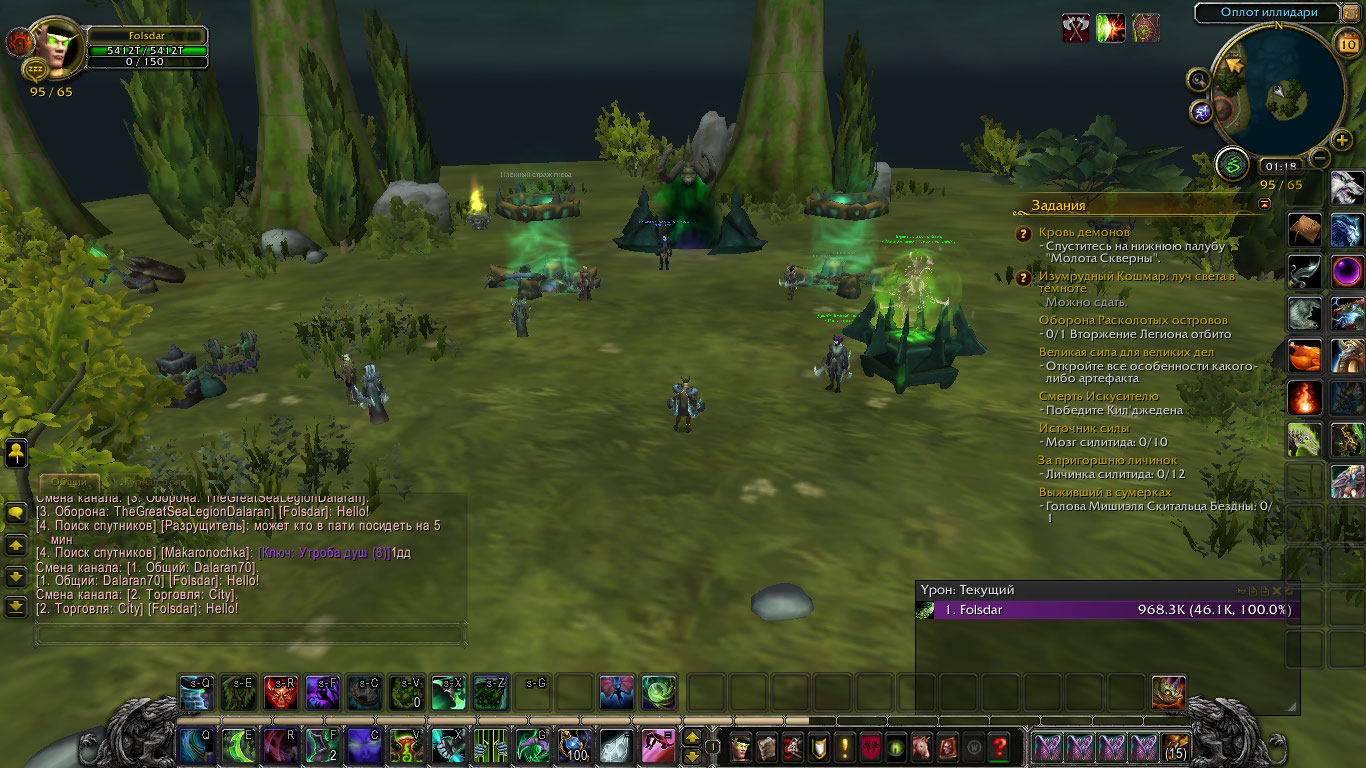
Task: Select the "Смерть Искусителю" quest title
Action: tap(1098, 397)
